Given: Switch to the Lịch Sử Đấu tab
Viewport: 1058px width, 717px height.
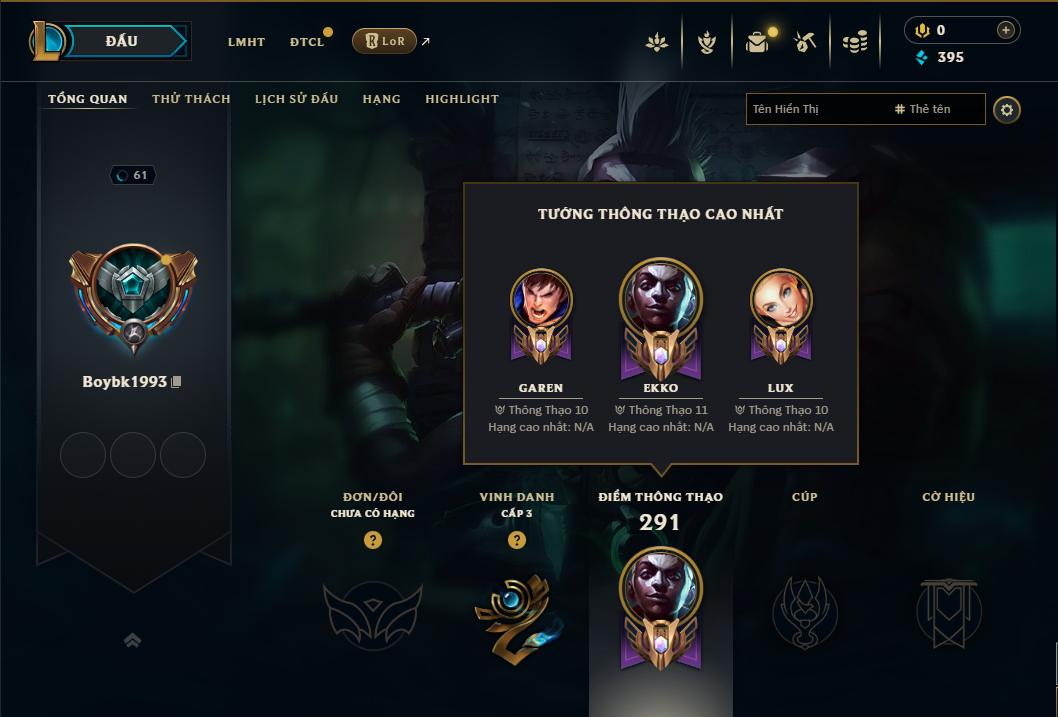Looking at the screenshot, I should click(296, 99).
